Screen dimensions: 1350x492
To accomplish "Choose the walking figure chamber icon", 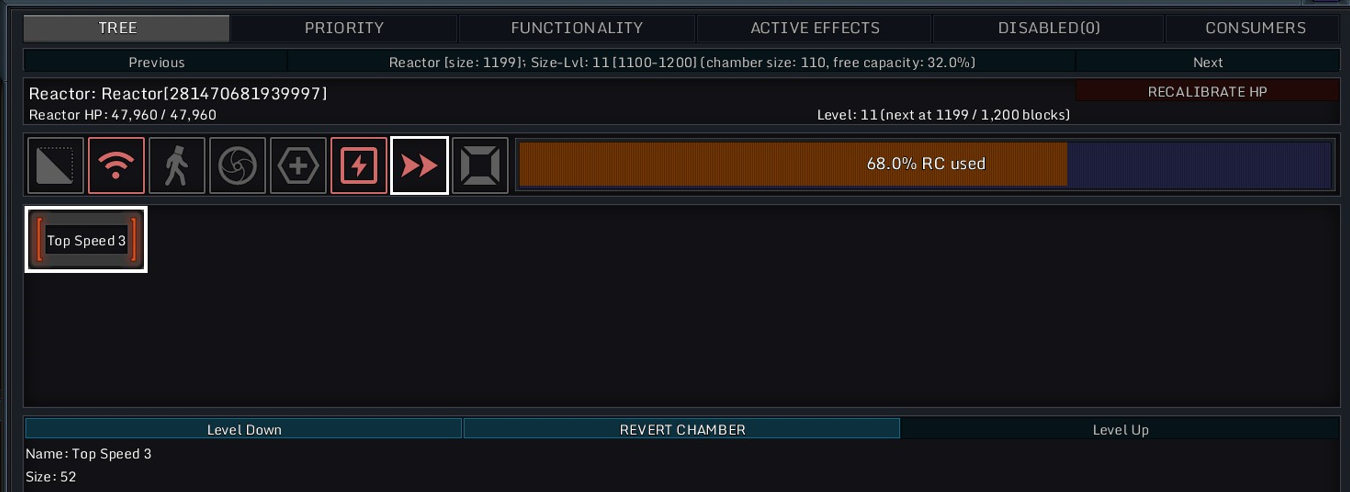I will pos(177,166).
